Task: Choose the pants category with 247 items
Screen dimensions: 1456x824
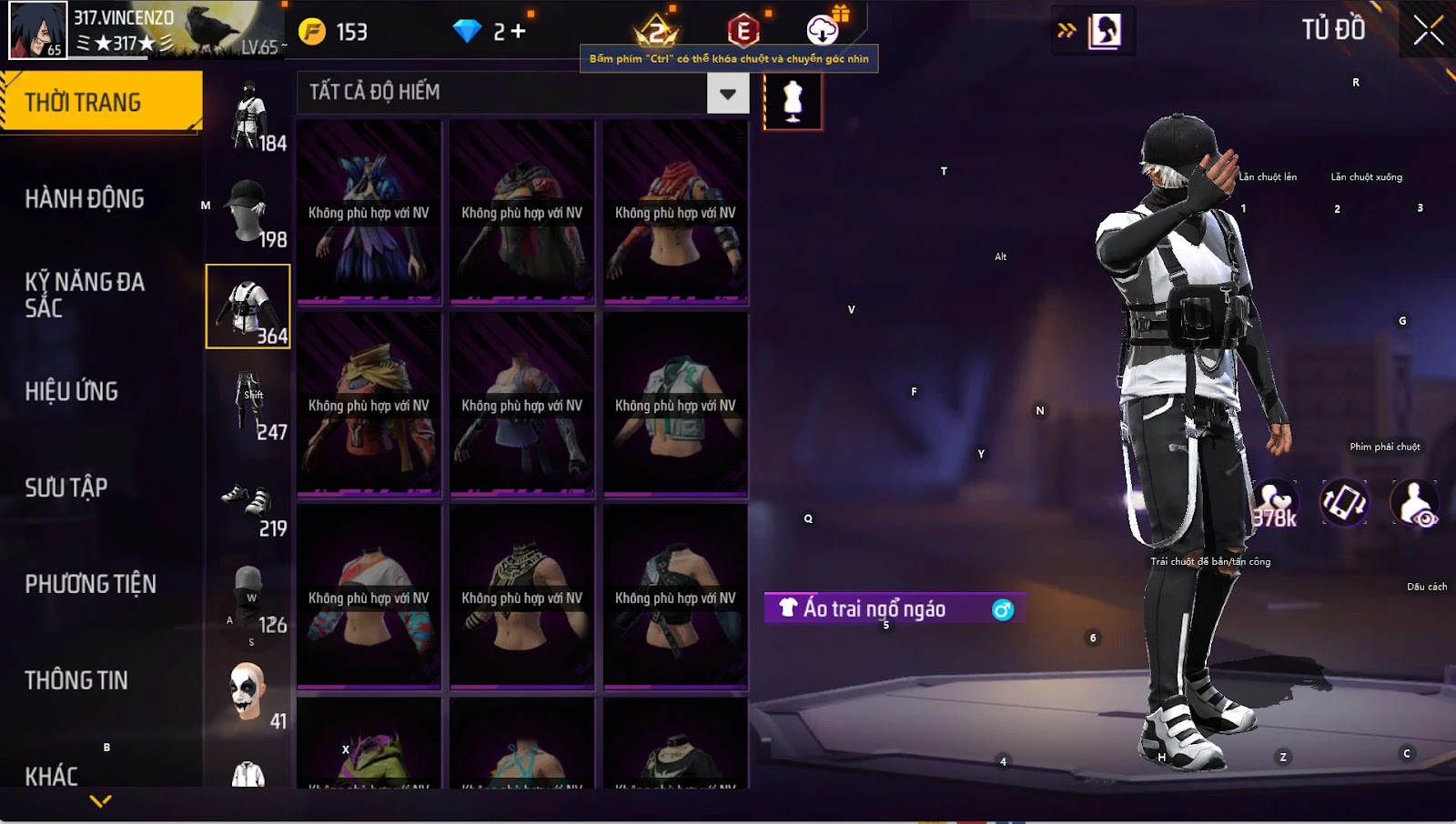Action: tap(248, 404)
